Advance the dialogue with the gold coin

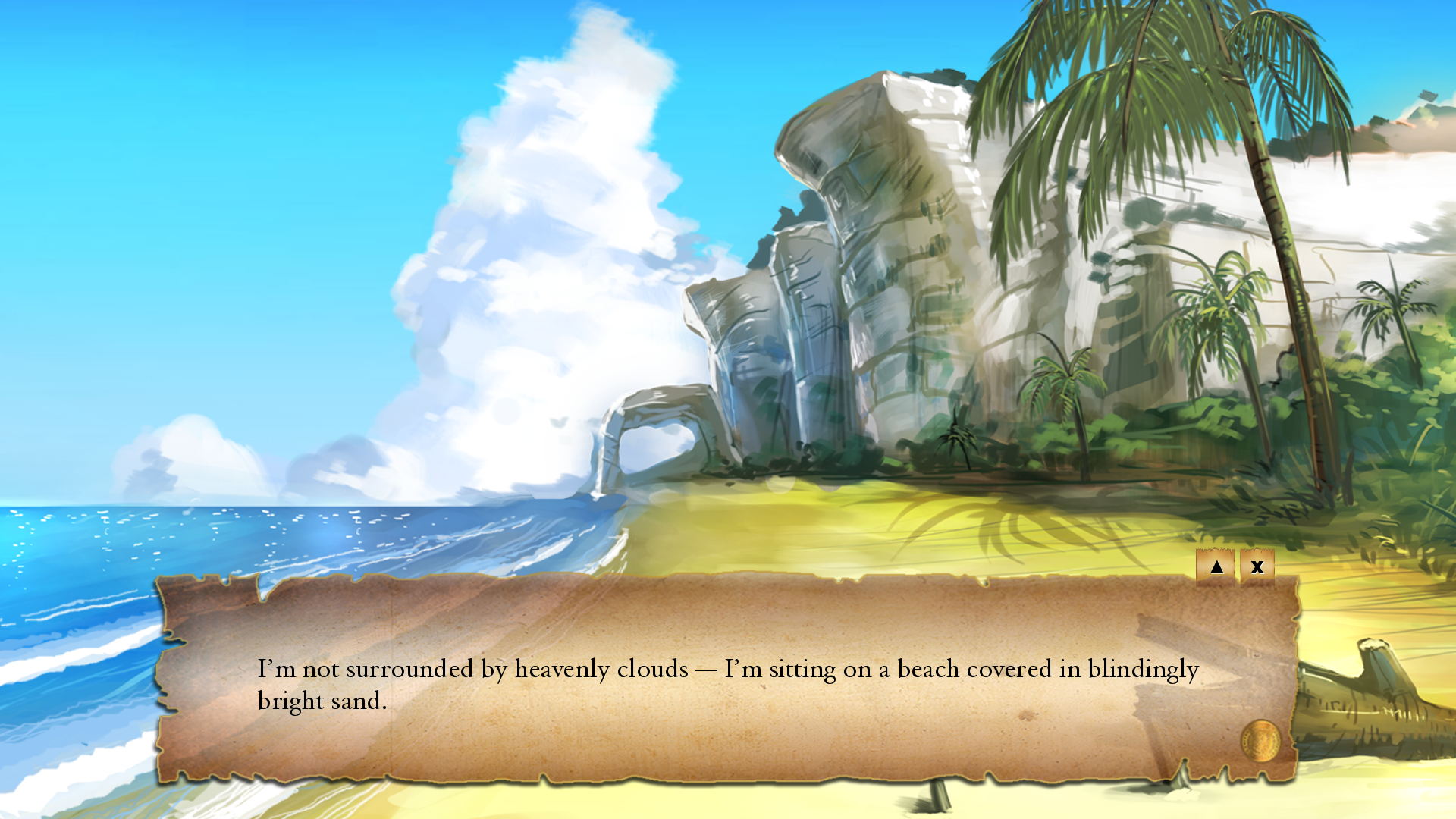click(1260, 741)
